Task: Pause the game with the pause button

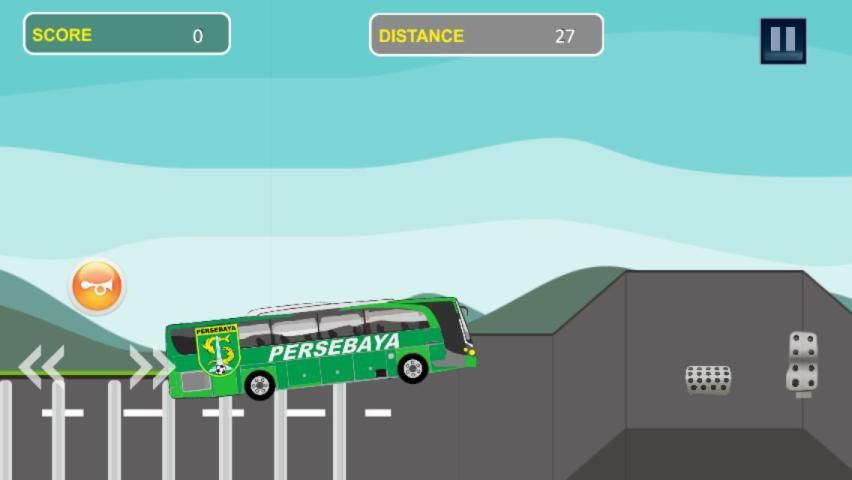Action: (x=782, y=41)
